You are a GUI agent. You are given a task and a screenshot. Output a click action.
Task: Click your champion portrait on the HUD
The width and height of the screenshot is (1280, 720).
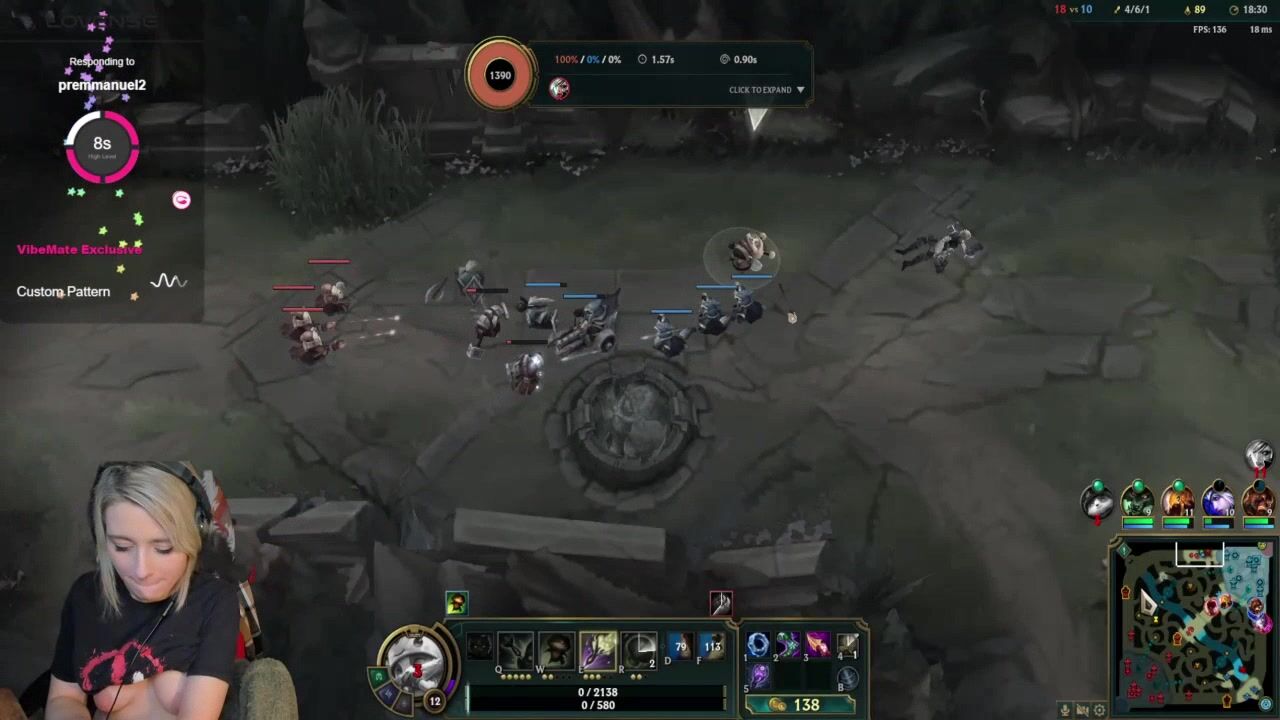416,662
